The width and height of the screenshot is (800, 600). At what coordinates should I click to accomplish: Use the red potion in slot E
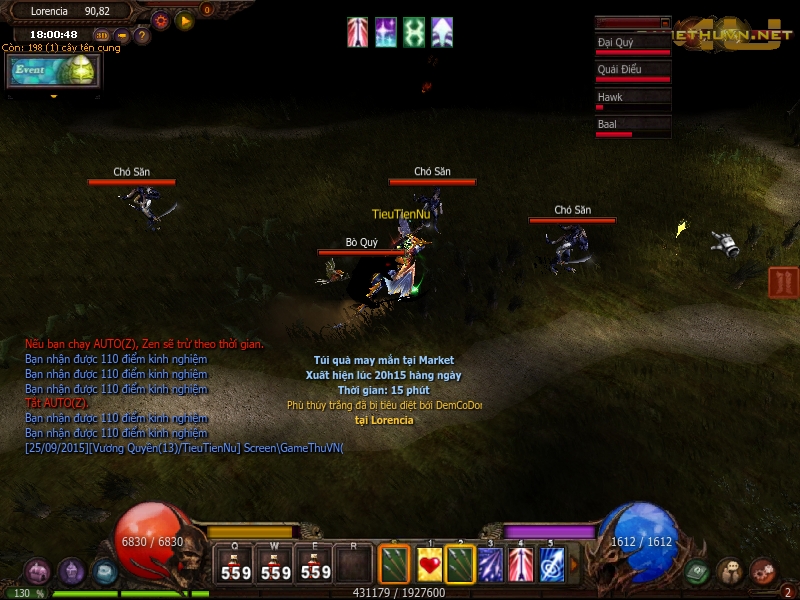point(316,563)
